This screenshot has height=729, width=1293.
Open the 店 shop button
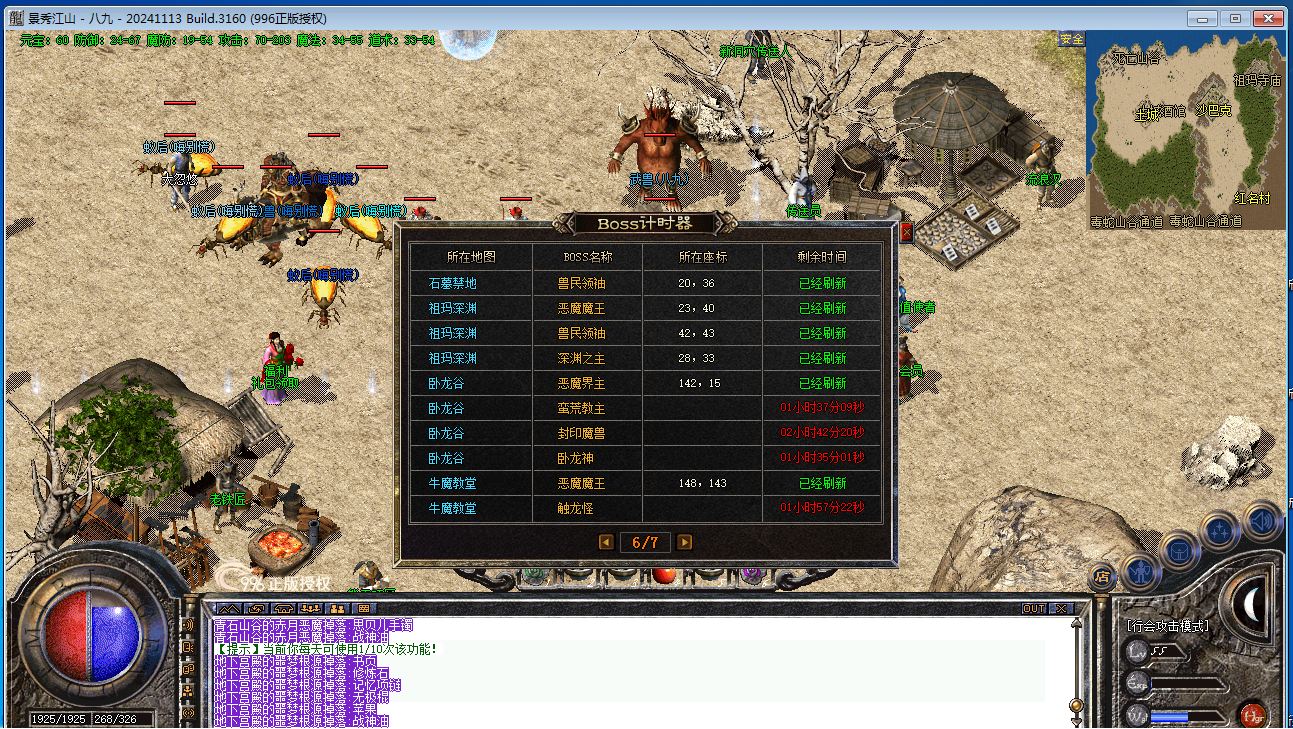1102,576
